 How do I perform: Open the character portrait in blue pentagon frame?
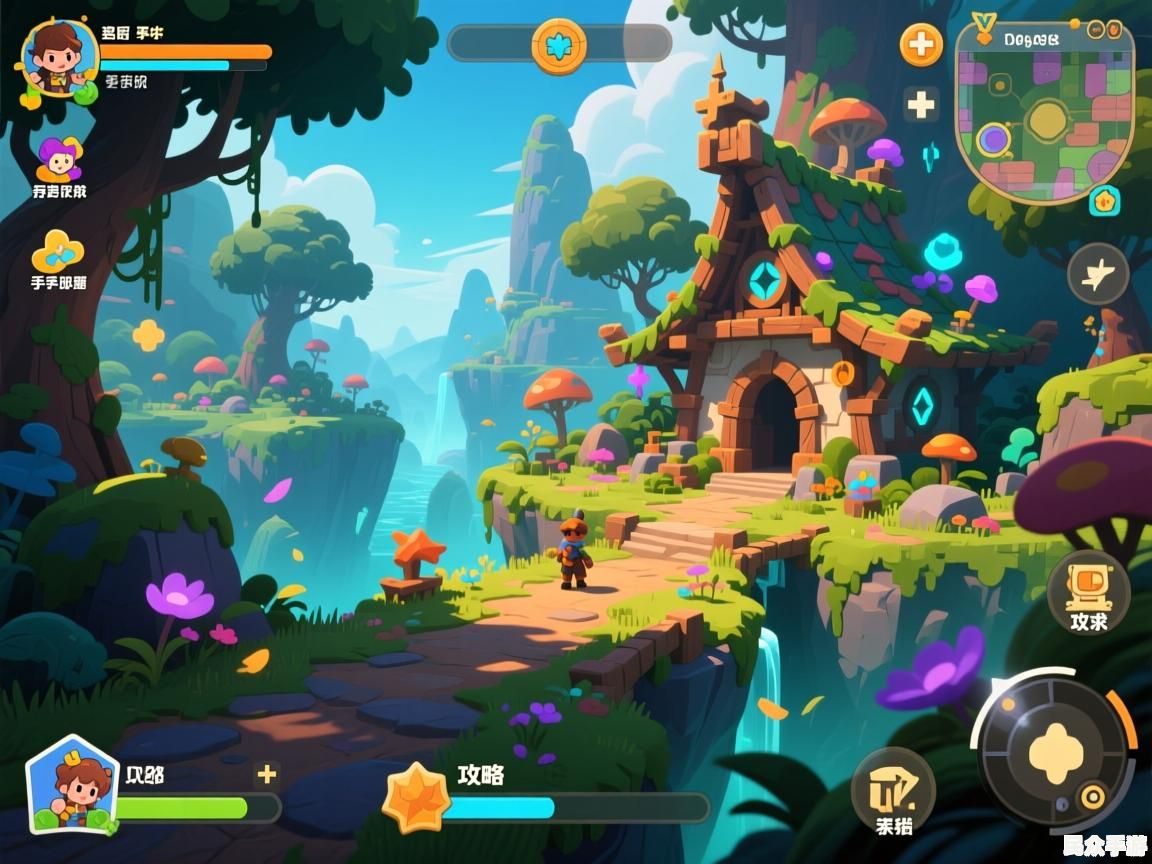(72, 787)
